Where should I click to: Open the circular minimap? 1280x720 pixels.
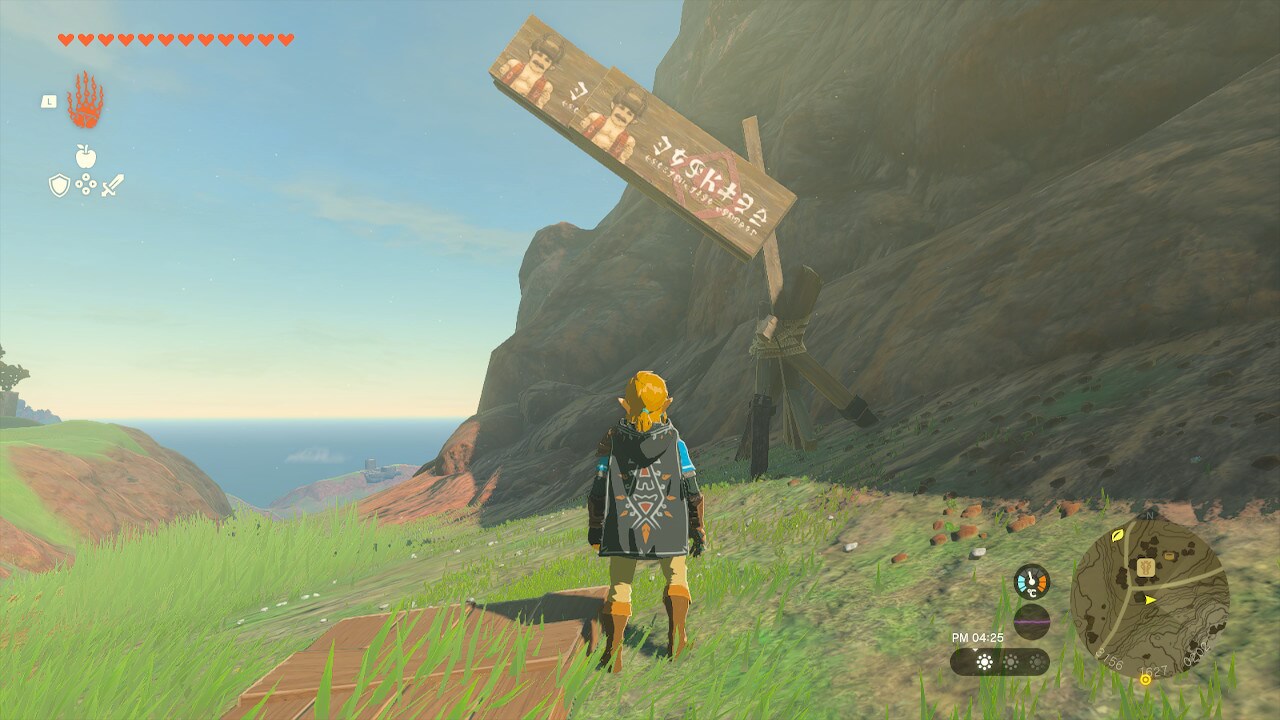[1149, 597]
